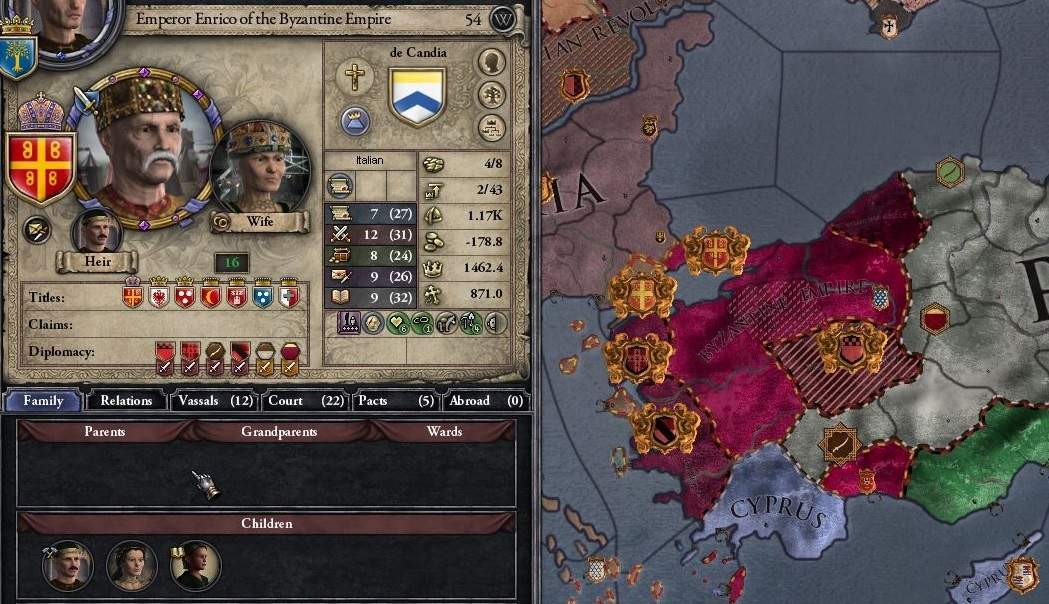Click the blue and white chevron title shield
Screen dimensions: 1049x604
pyautogui.click(x=262, y=297)
